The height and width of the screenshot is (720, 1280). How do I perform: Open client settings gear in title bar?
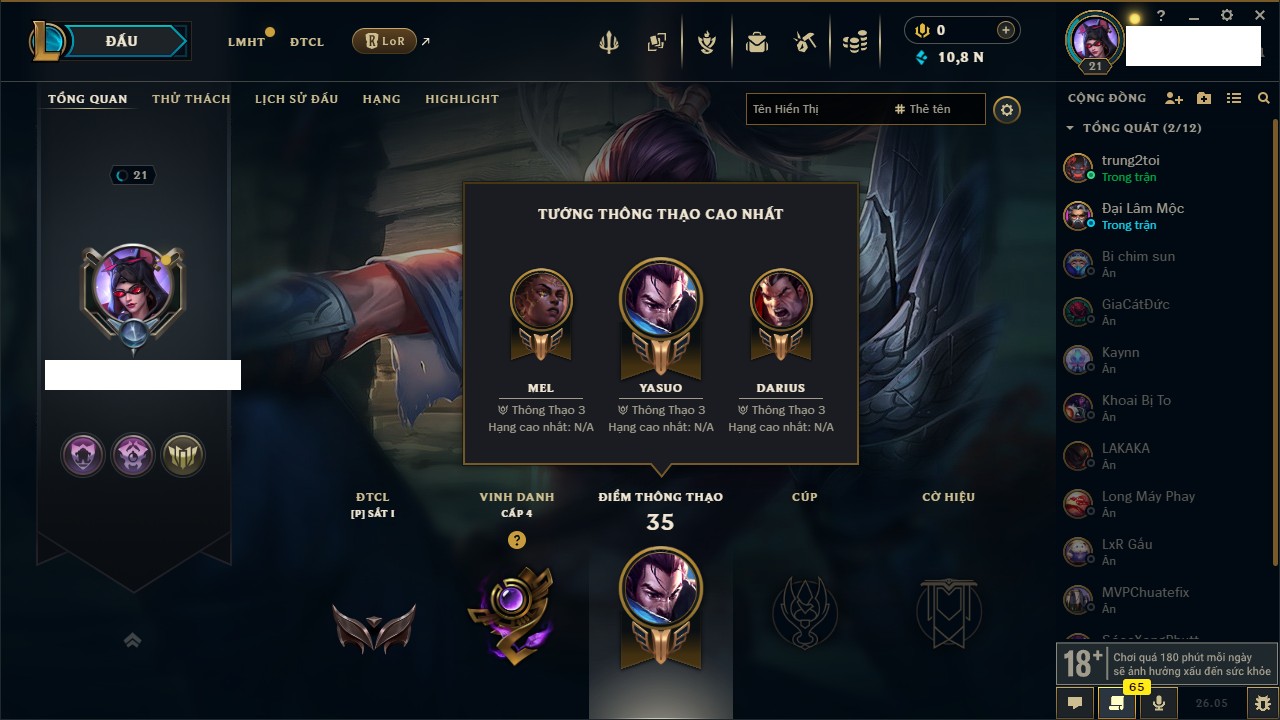click(1227, 16)
